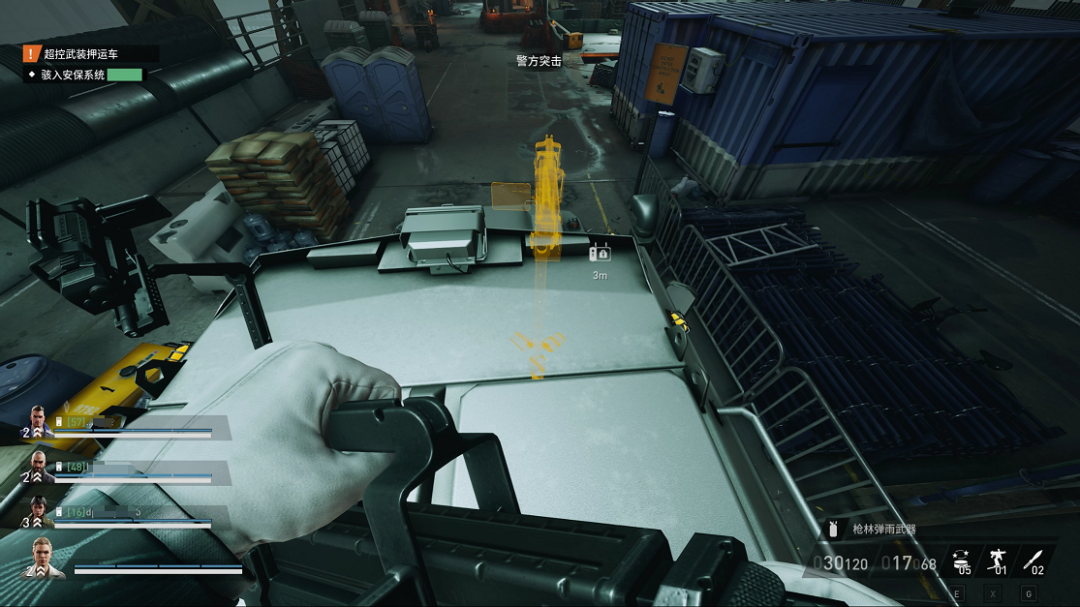The height and width of the screenshot is (607, 1080).
Task: Click the 警方突击 assault status label
Action: 538,61
